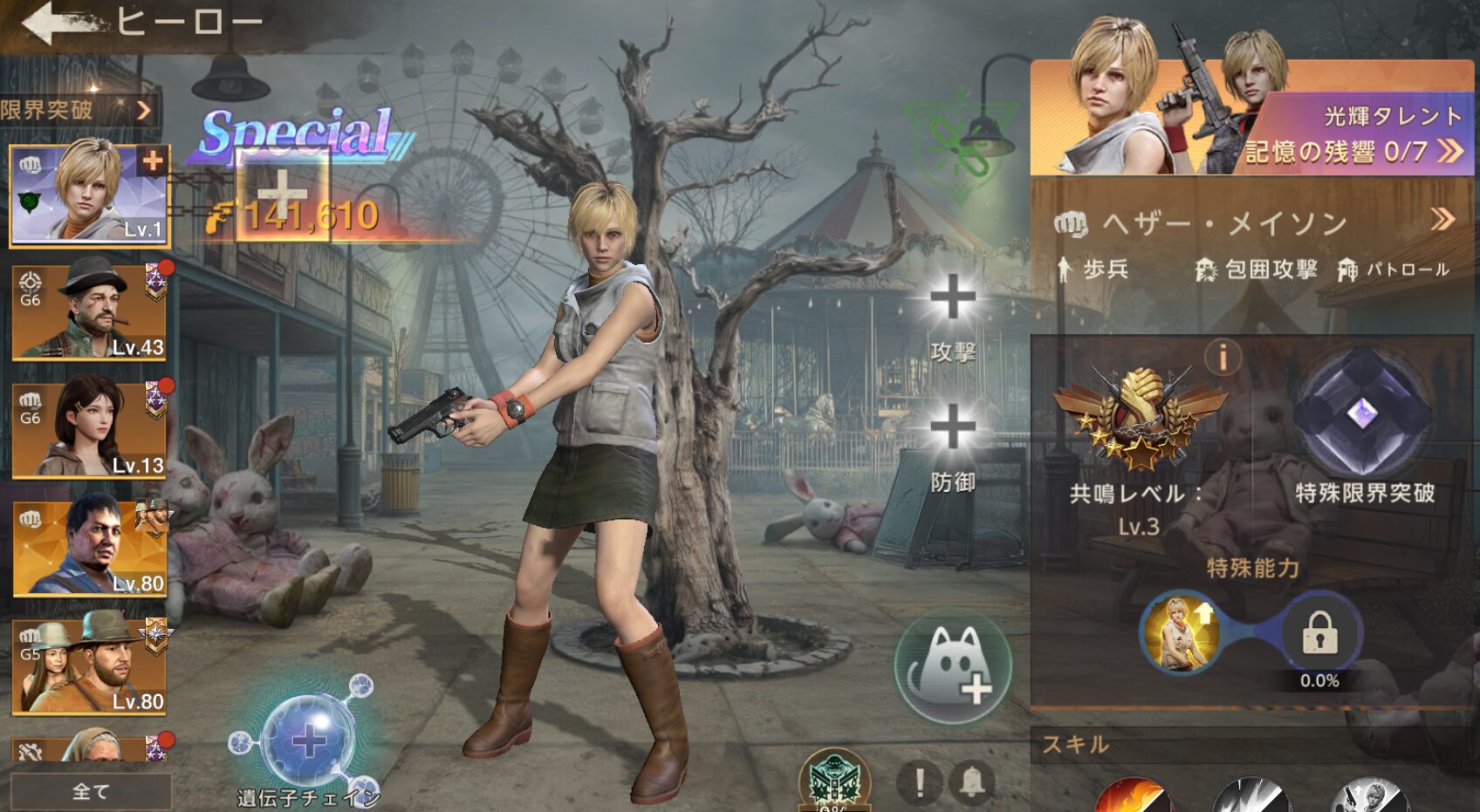1480x812 pixels.
Task: Select the Lv.43 hero with hat
Action: (x=89, y=312)
